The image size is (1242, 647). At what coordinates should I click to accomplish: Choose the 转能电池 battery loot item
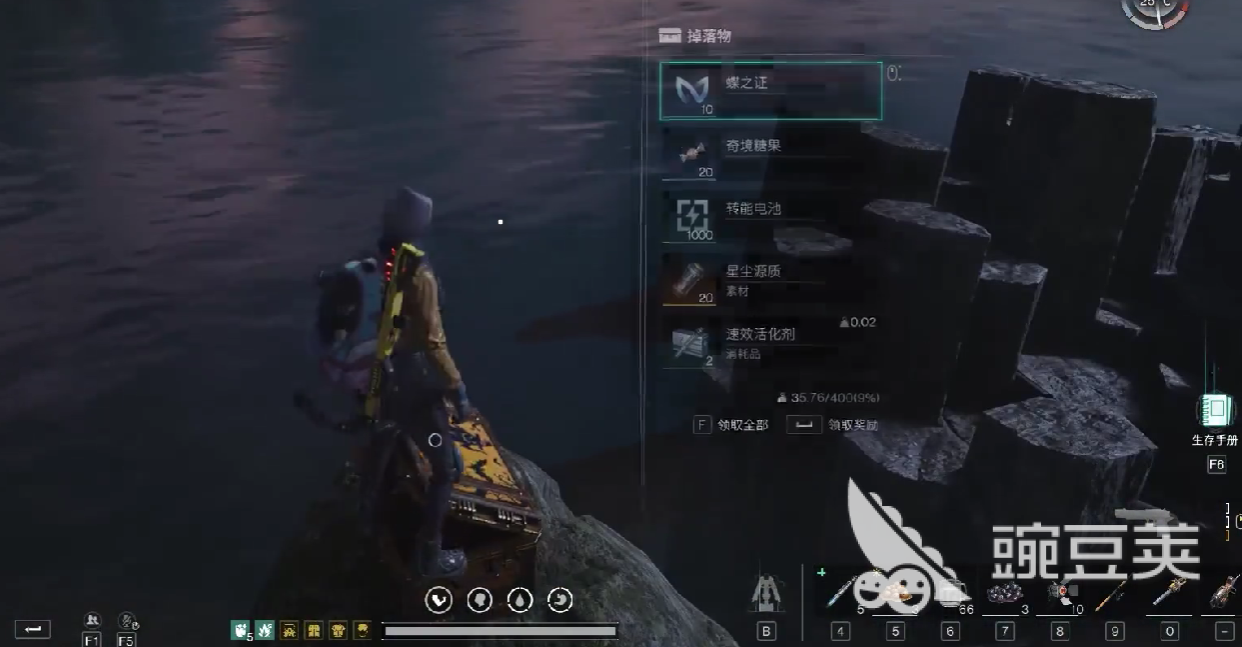(760, 216)
